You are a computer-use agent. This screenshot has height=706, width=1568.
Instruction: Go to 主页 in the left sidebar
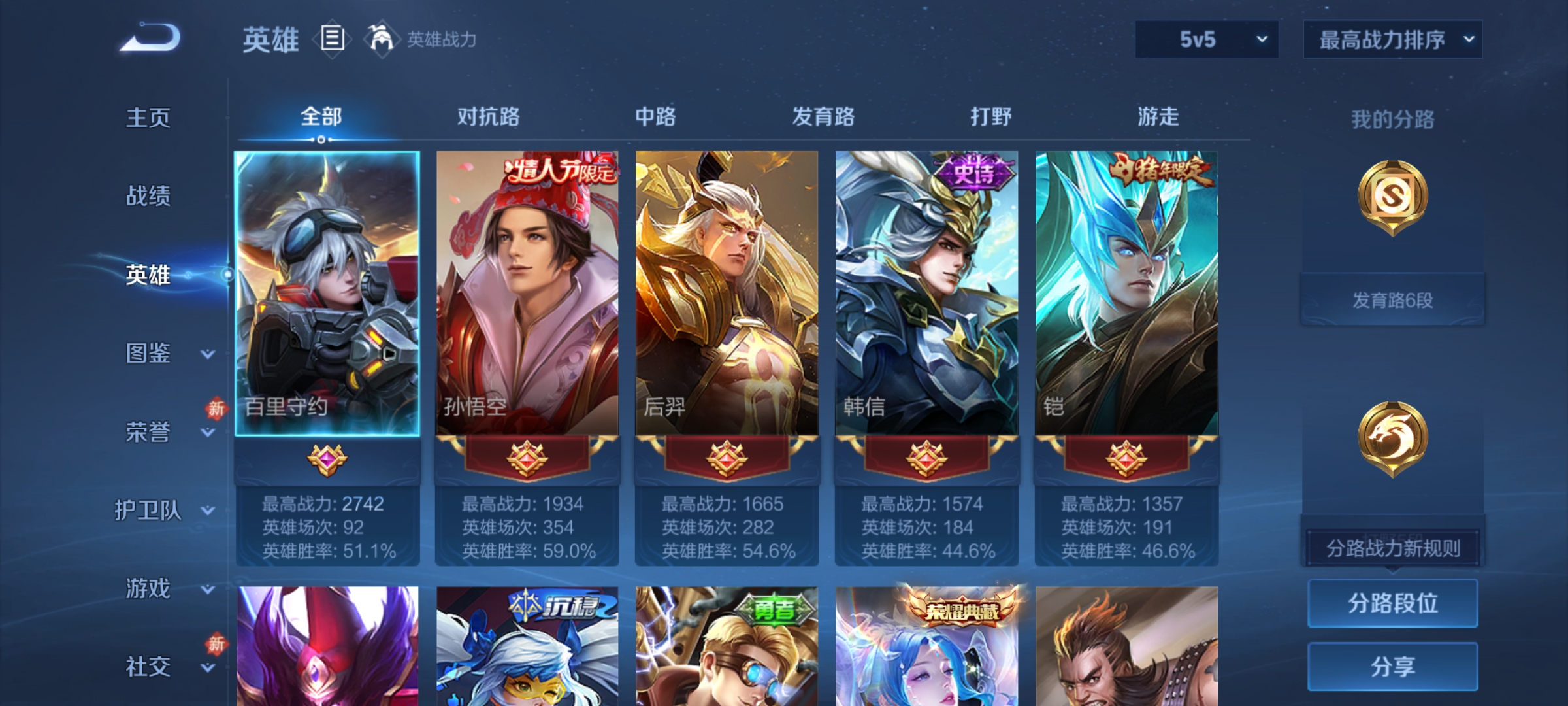(x=147, y=118)
